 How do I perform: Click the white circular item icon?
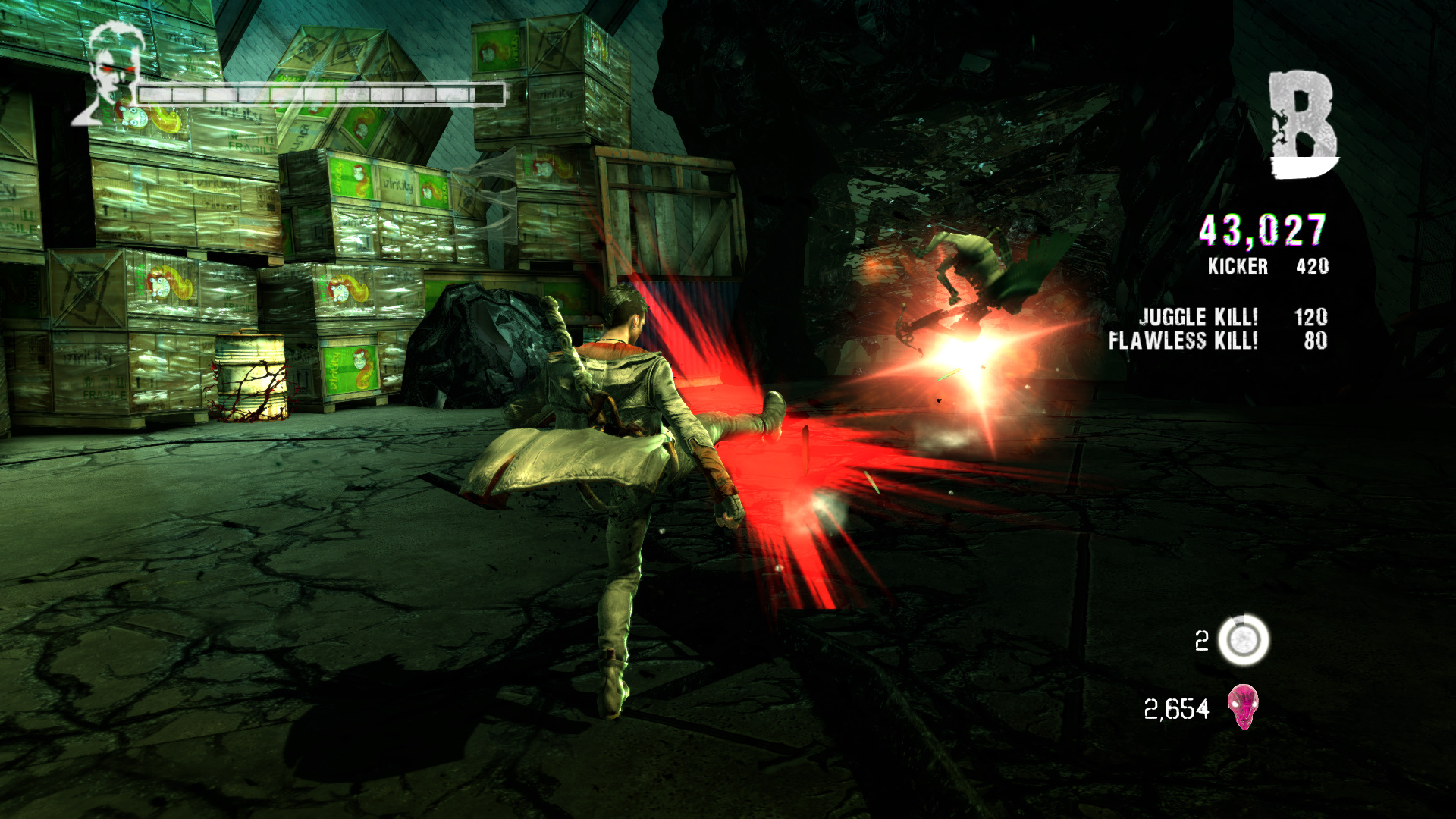point(1244,641)
